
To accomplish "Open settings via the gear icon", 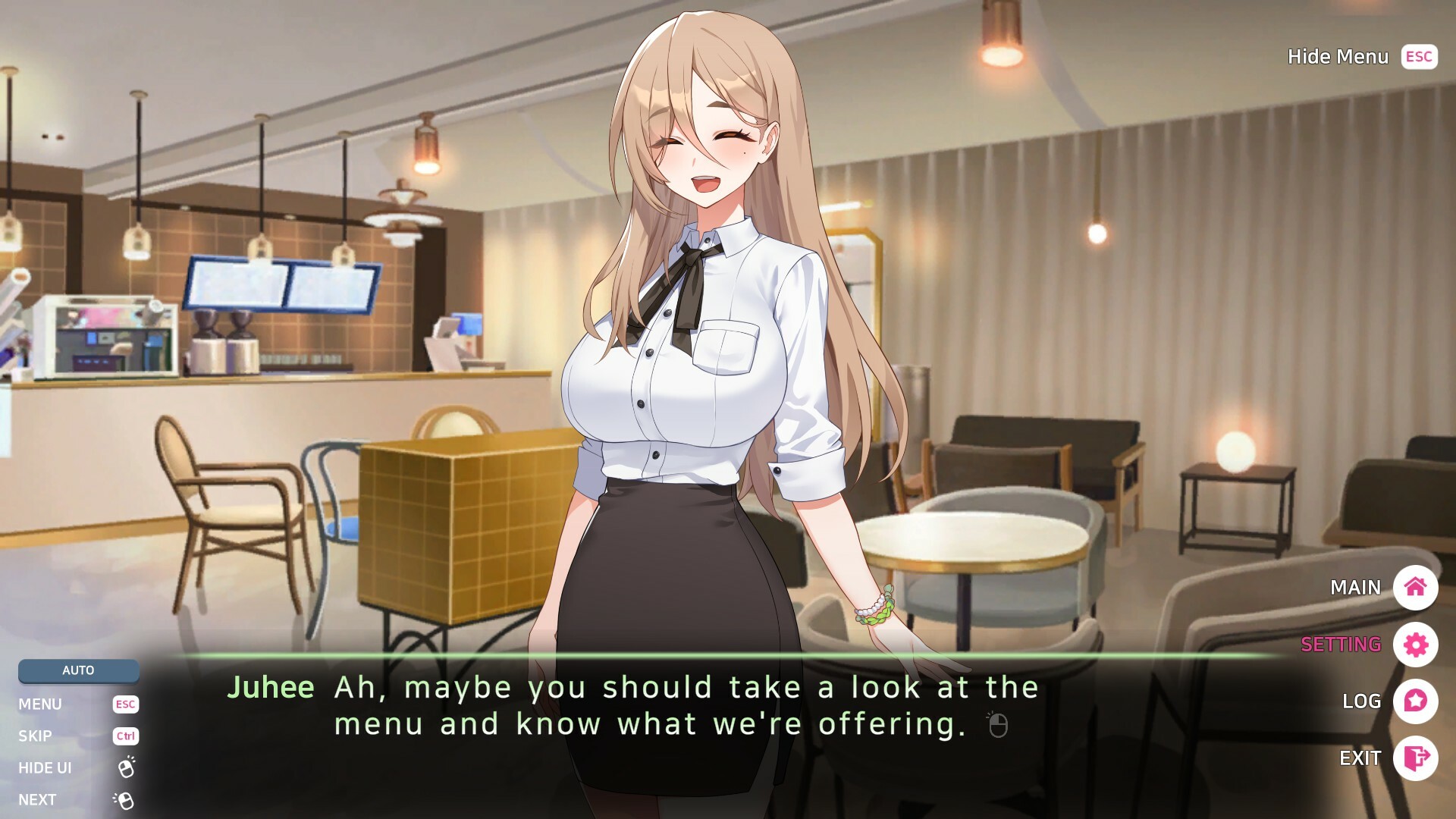I will coord(1417,645).
